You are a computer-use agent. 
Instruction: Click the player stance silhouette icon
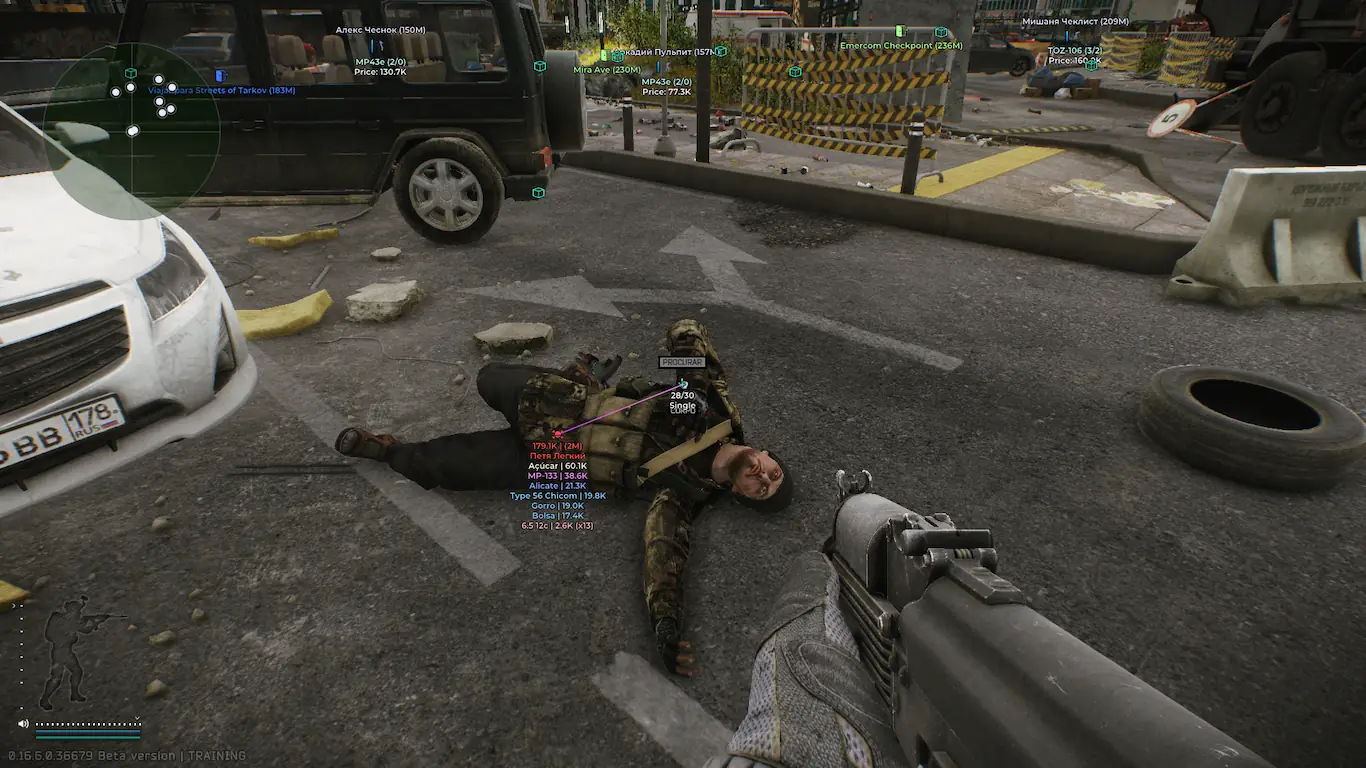coord(68,651)
